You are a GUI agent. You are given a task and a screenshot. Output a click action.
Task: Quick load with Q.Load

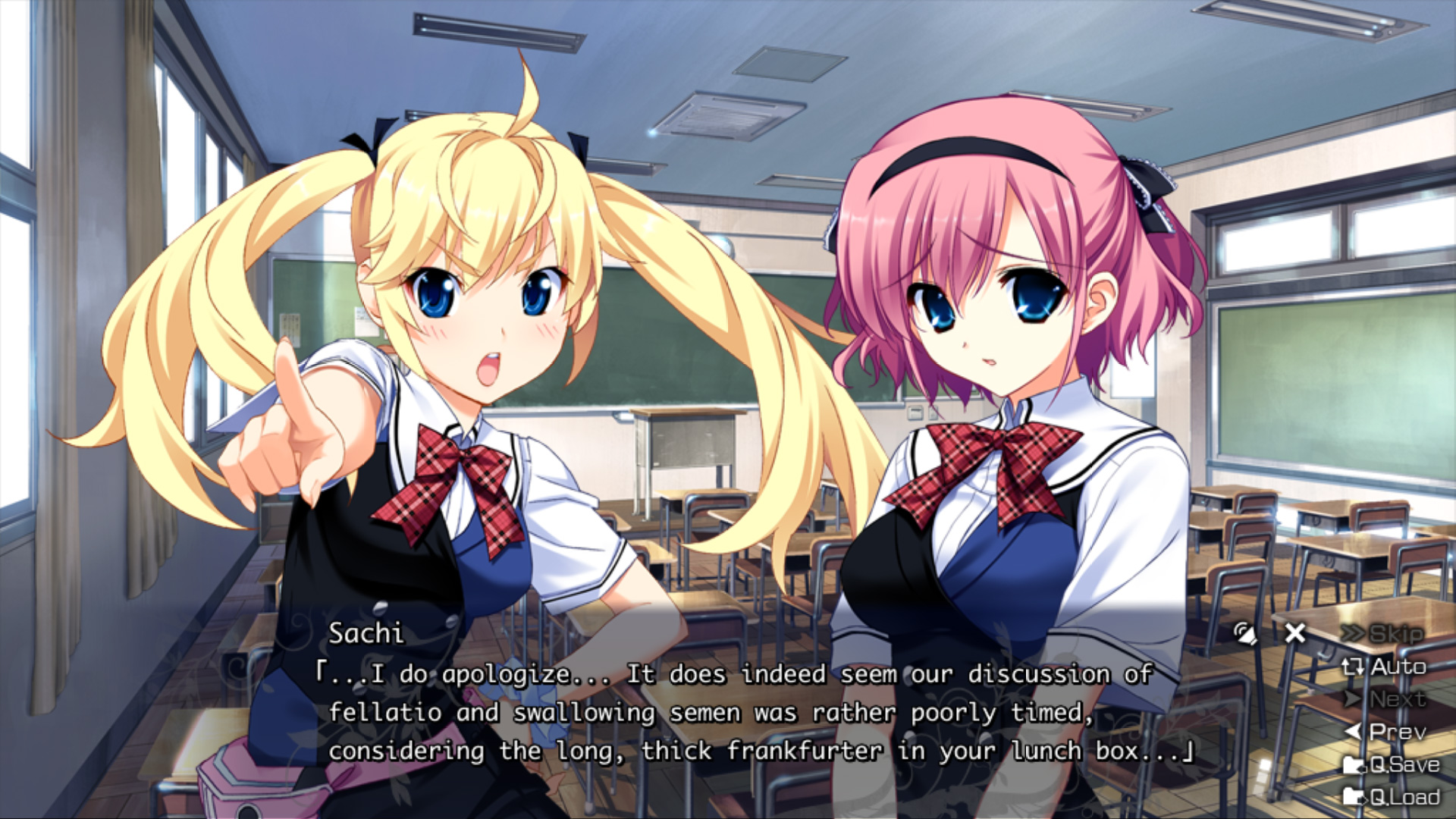tap(1392, 797)
